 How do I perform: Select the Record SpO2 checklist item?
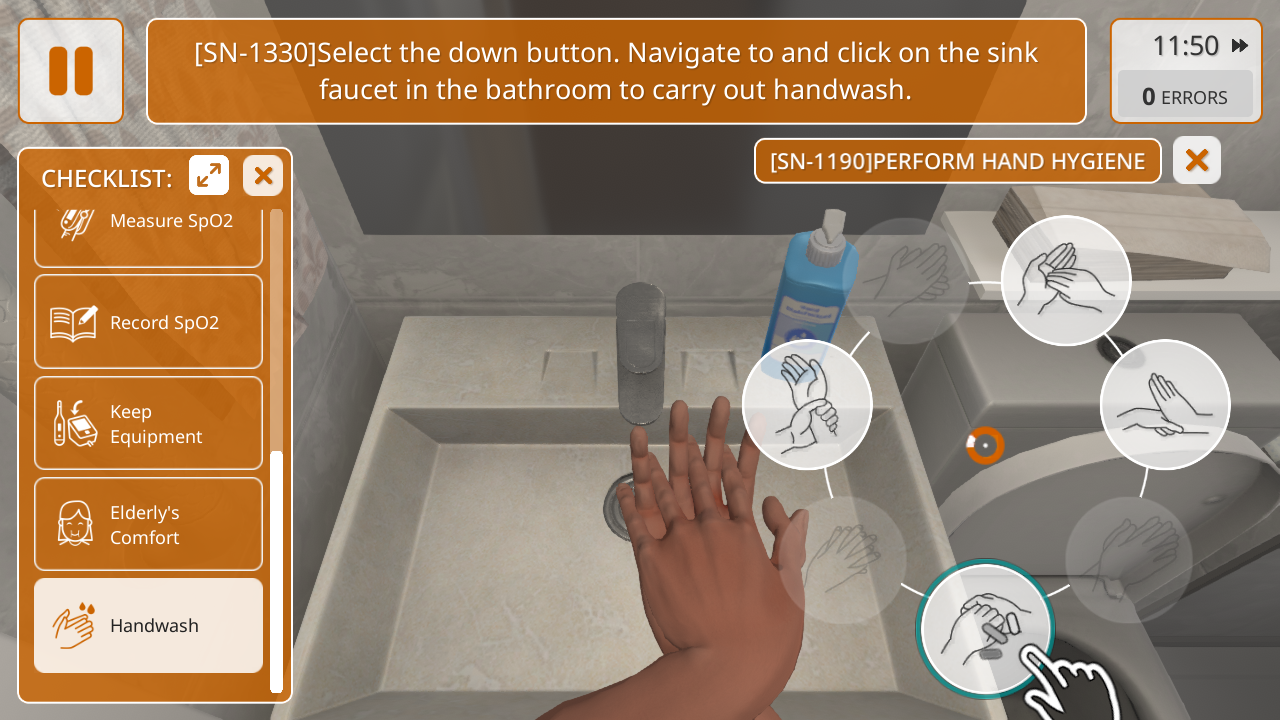coord(148,322)
